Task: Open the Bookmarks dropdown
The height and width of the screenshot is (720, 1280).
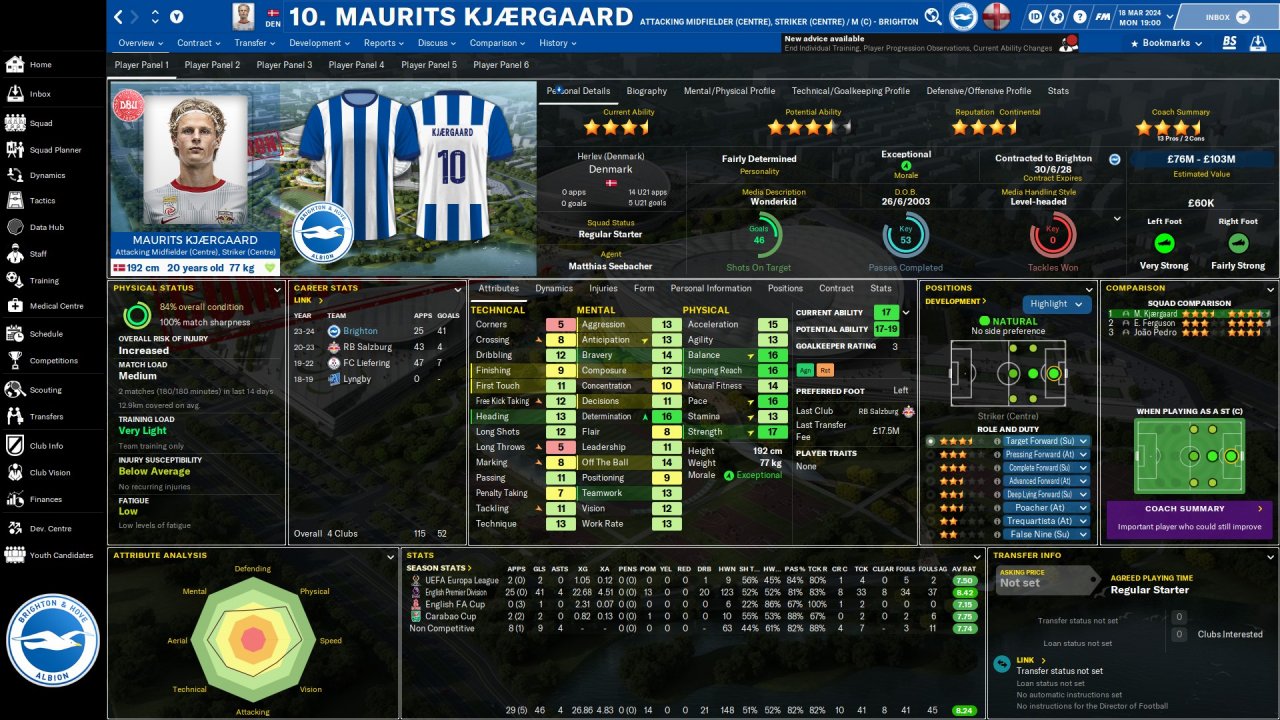Action: [1164, 43]
